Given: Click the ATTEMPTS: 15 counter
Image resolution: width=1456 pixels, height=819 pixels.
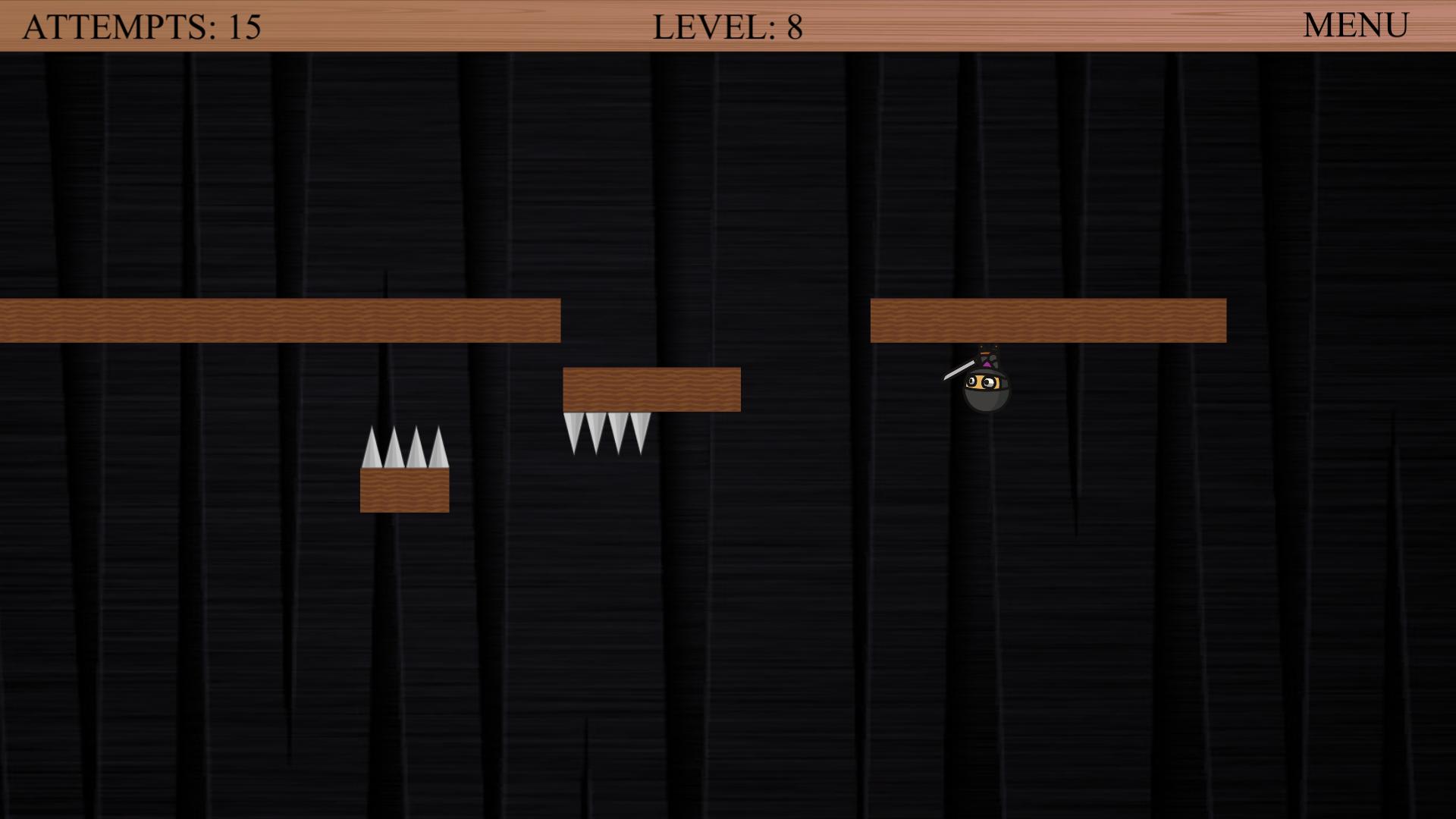Looking at the screenshot, I should 140,25.
